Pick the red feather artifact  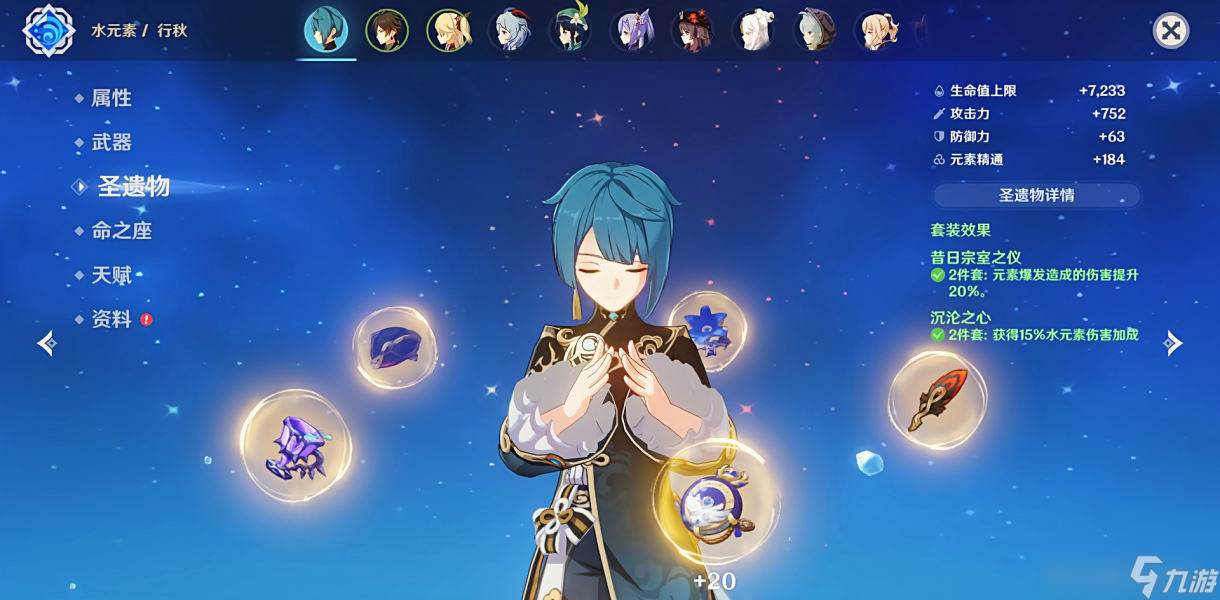coord(937,399)
